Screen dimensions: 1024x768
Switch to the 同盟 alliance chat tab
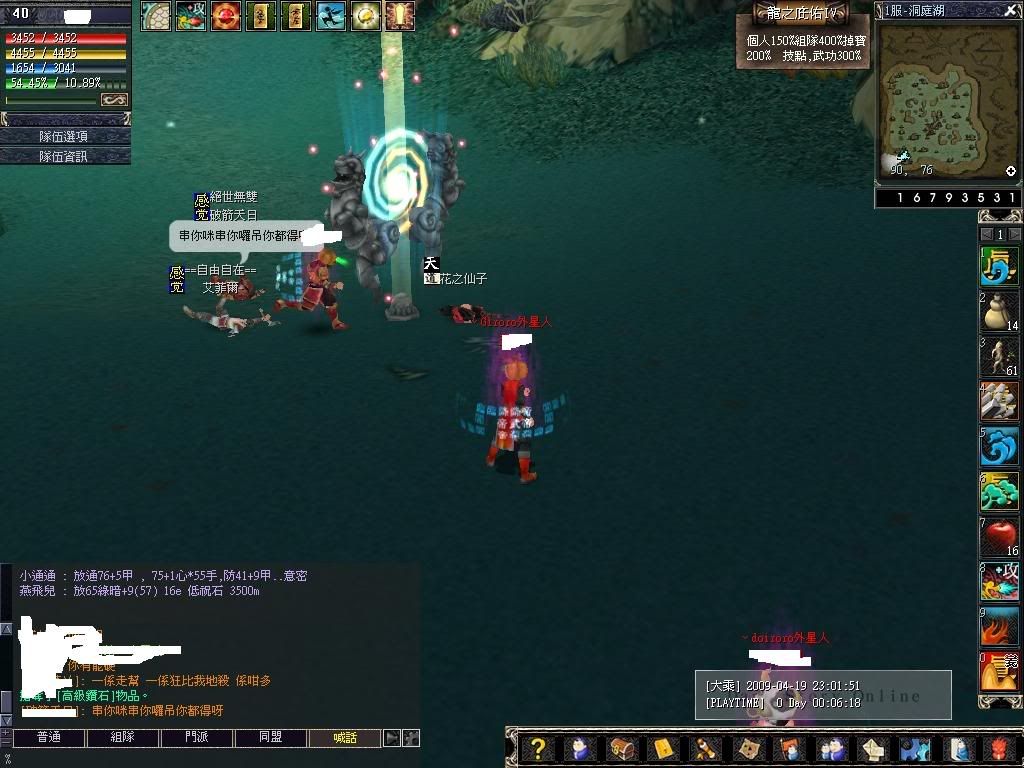click(270, 738)
